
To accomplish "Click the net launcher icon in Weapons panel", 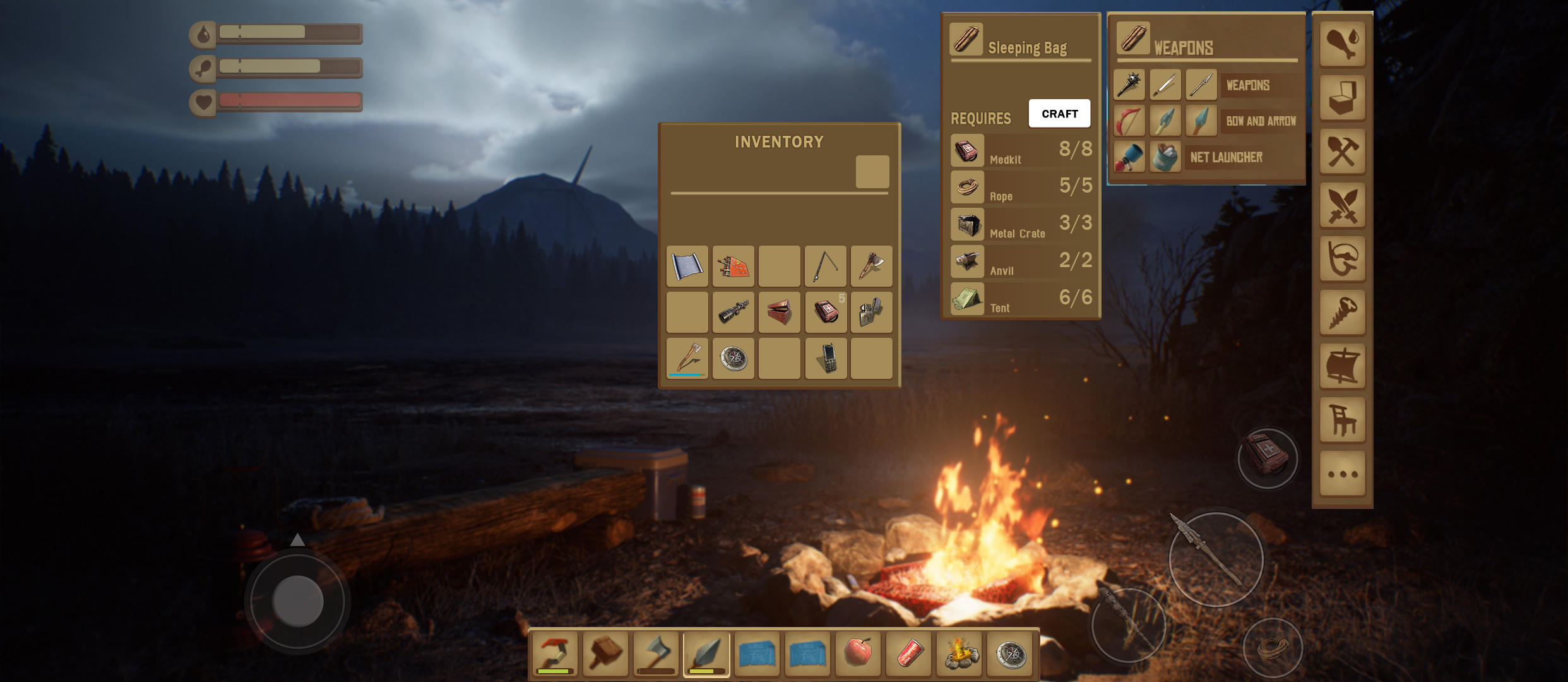I will point(1129,157).
